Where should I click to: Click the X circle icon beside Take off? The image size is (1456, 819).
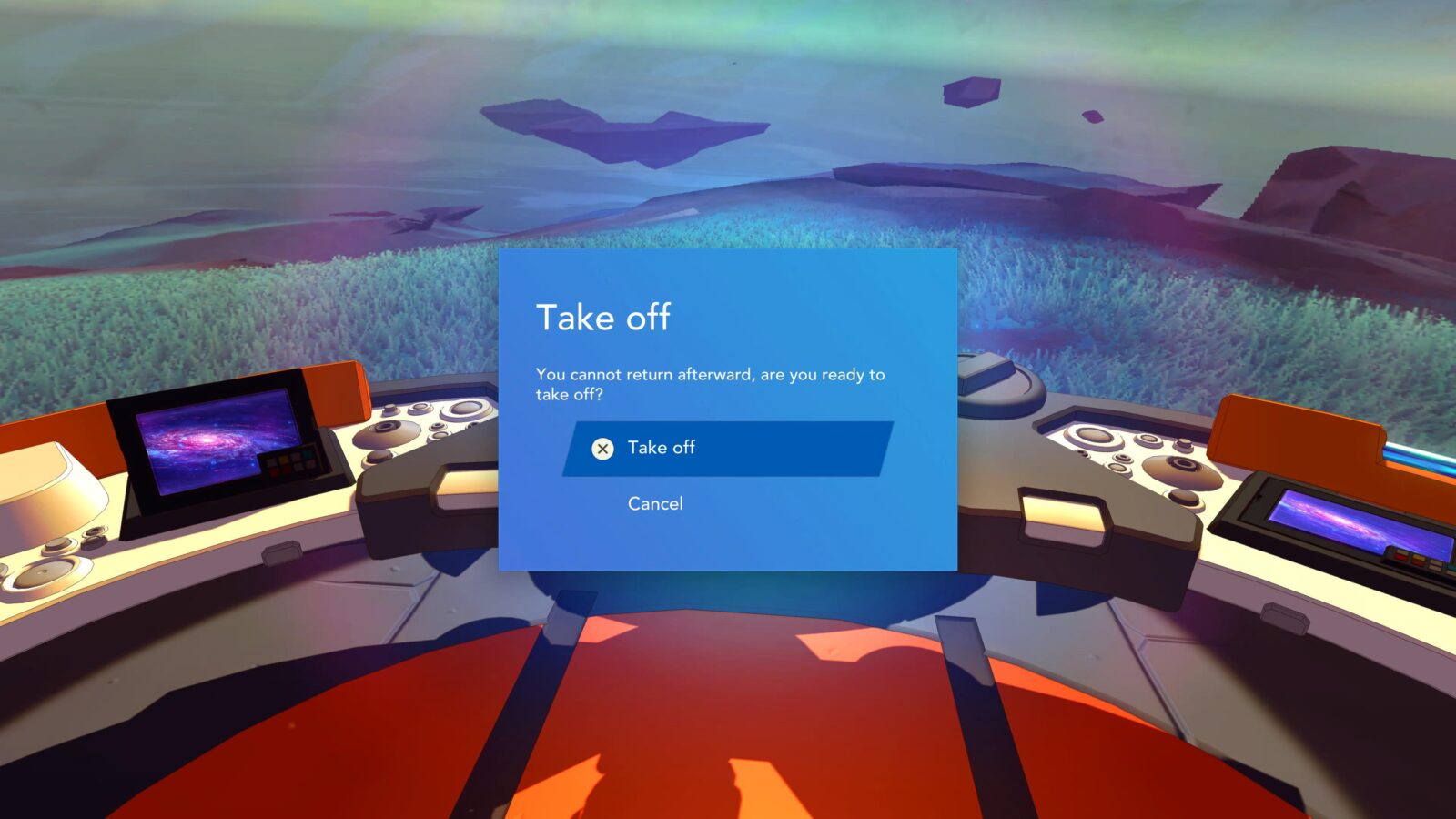tap(602, 448)
